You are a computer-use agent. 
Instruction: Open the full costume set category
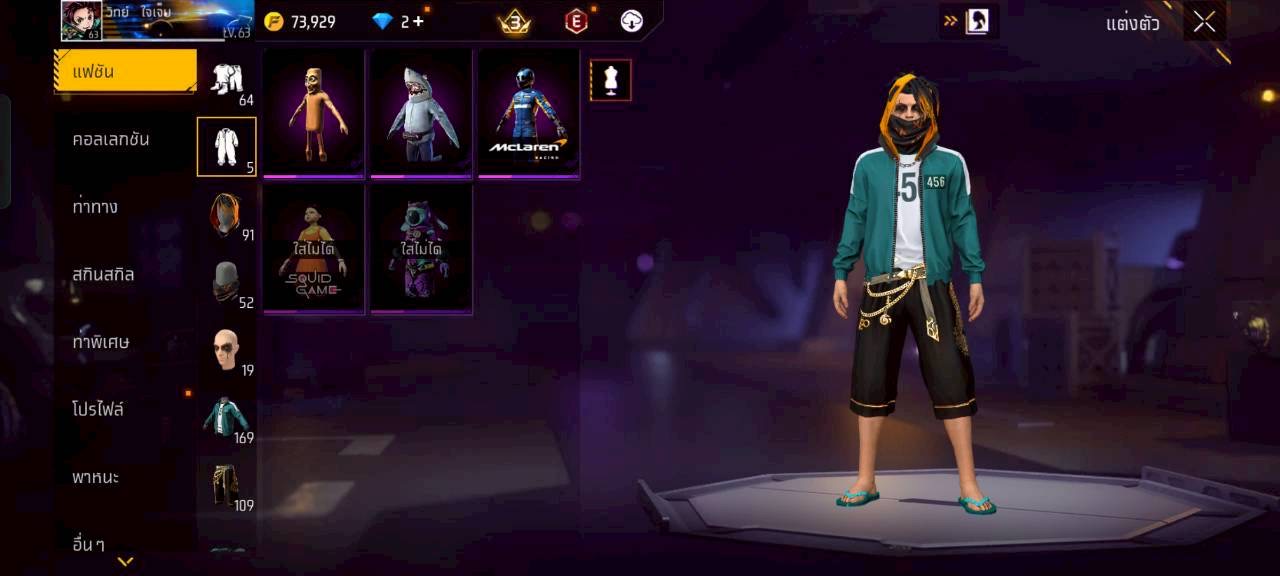[x=227, y=147]
